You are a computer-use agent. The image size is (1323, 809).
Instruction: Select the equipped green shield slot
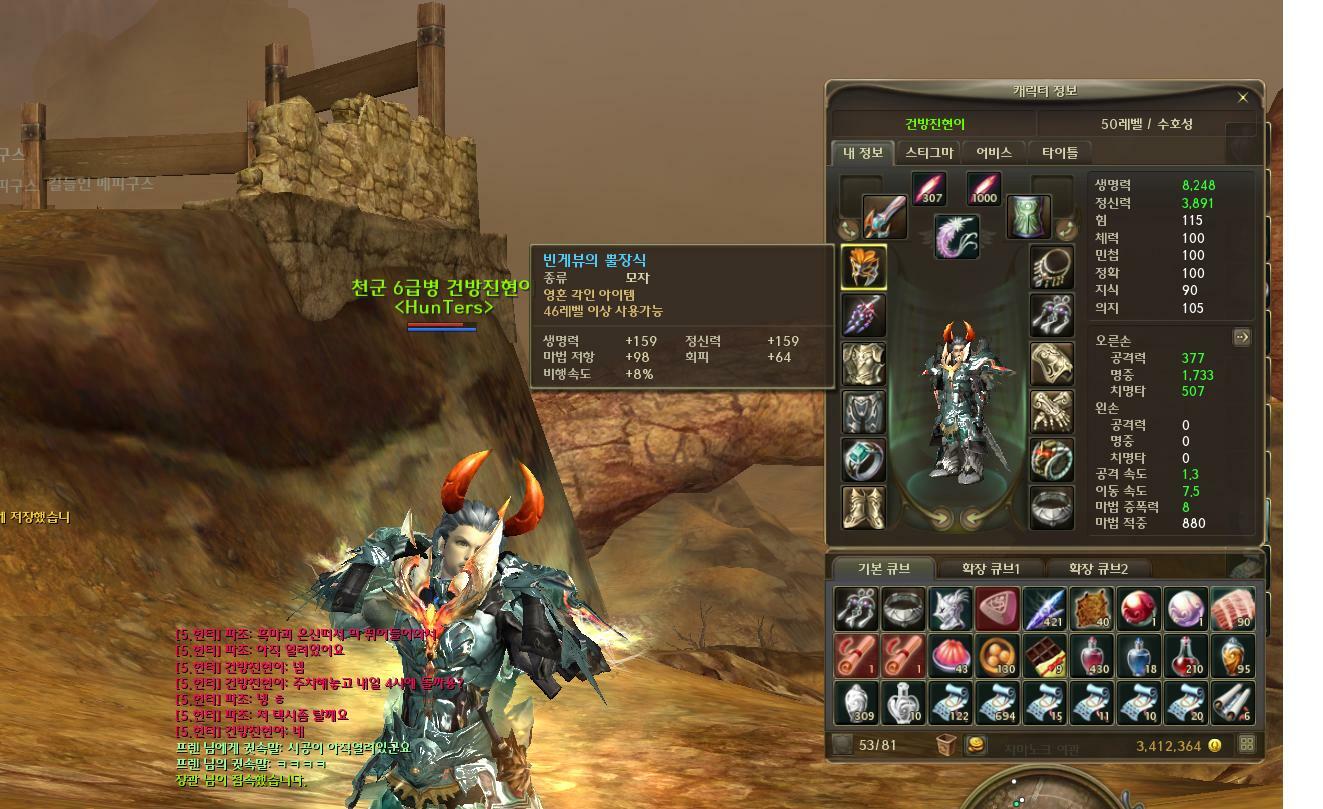click(x=1027, y=216)
